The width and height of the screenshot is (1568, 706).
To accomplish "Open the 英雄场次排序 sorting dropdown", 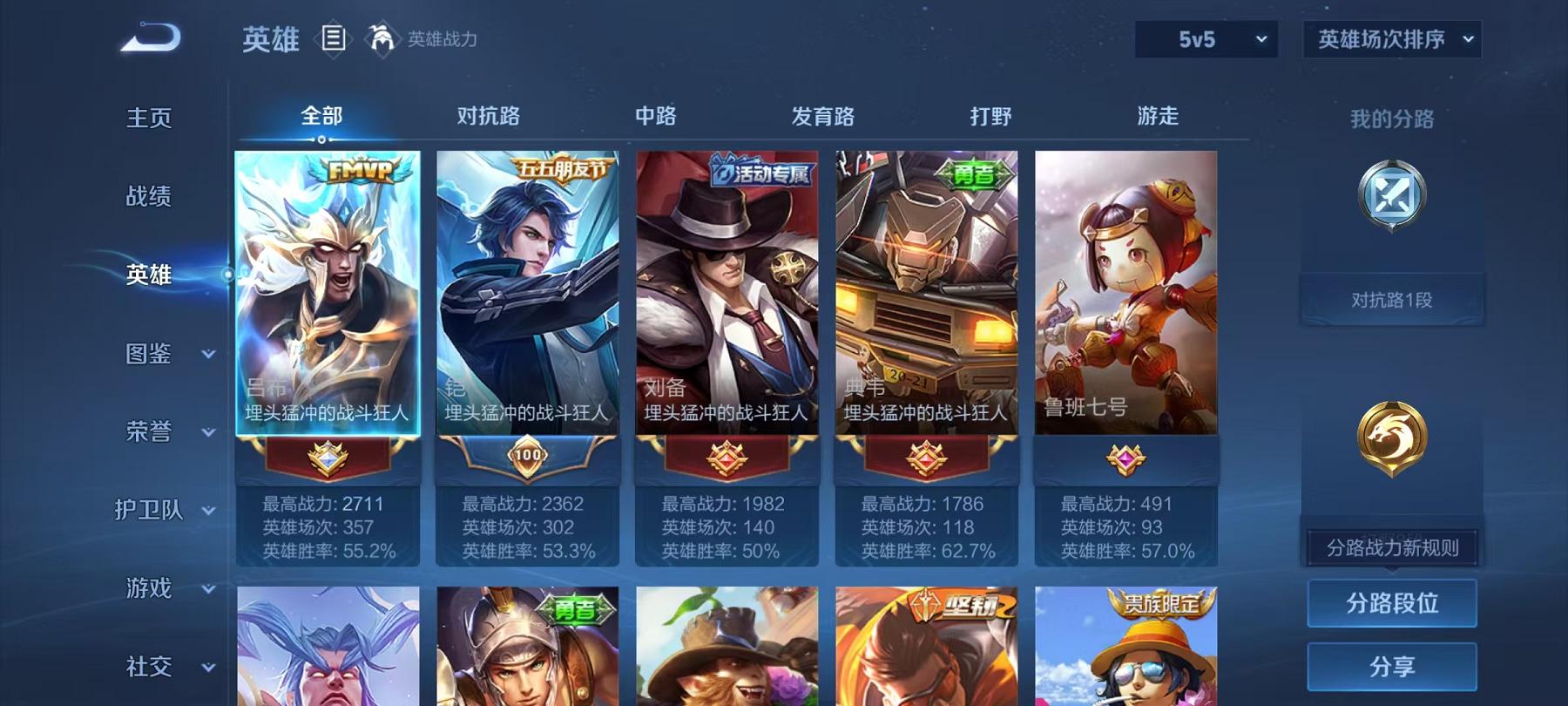I will (1390, 39).
